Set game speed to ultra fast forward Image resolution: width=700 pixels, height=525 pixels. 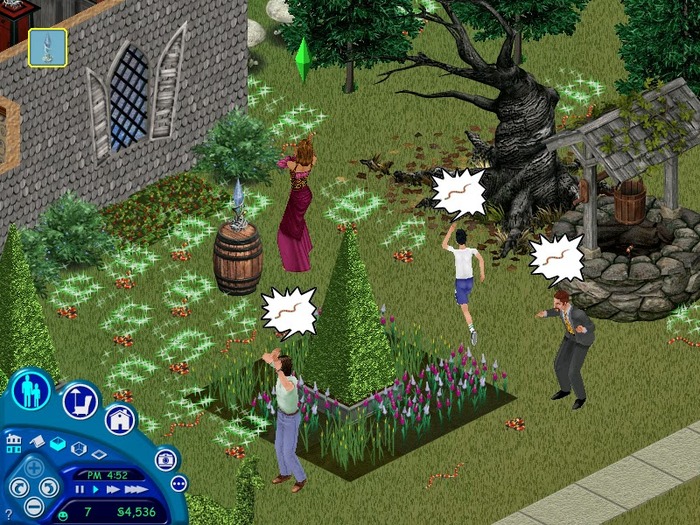[134, 490]
